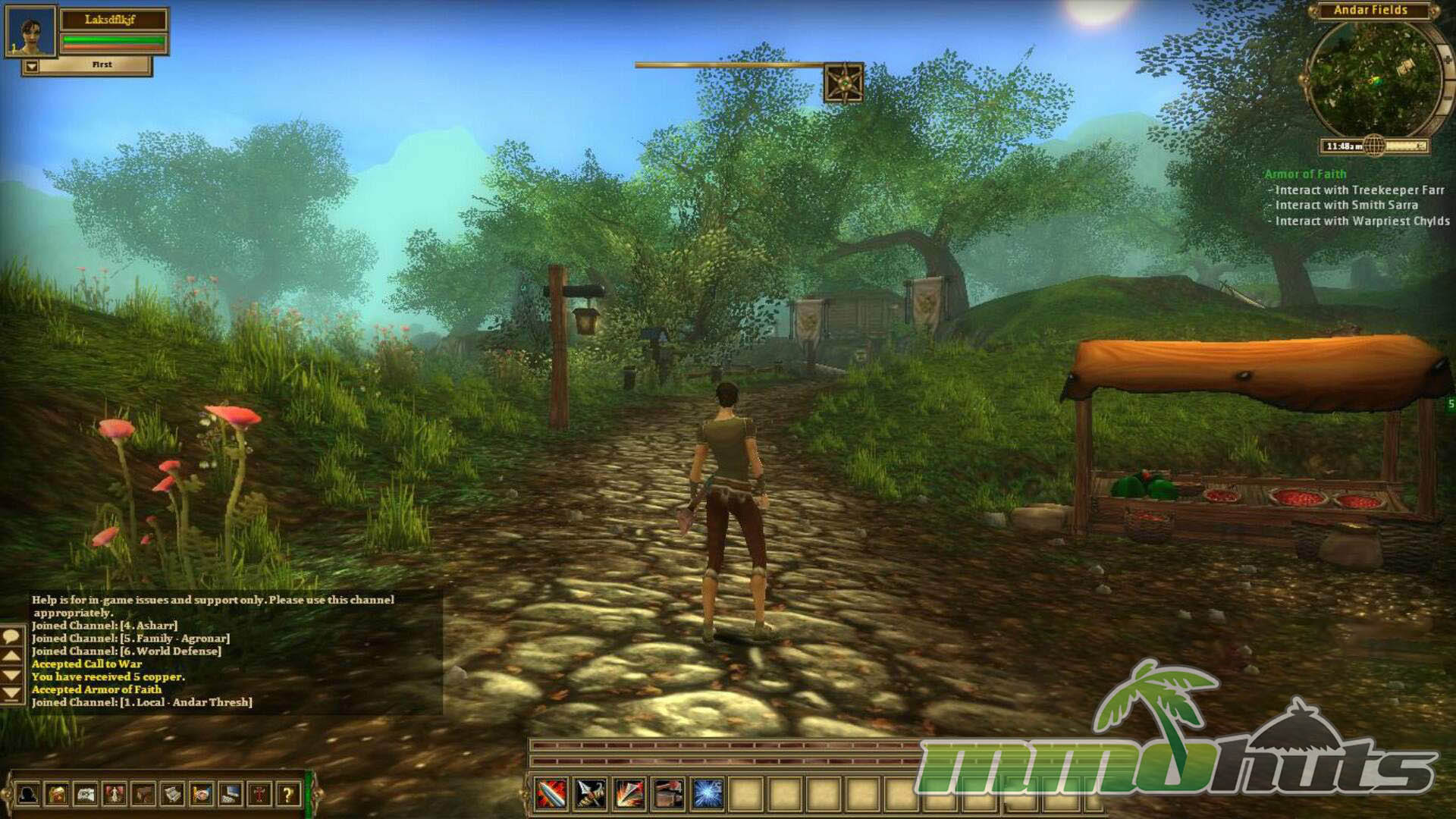This screenshot has width=1456, height=819.
Task: Zoom in the minimap with plus button
Action: [x=1447, y=59]
